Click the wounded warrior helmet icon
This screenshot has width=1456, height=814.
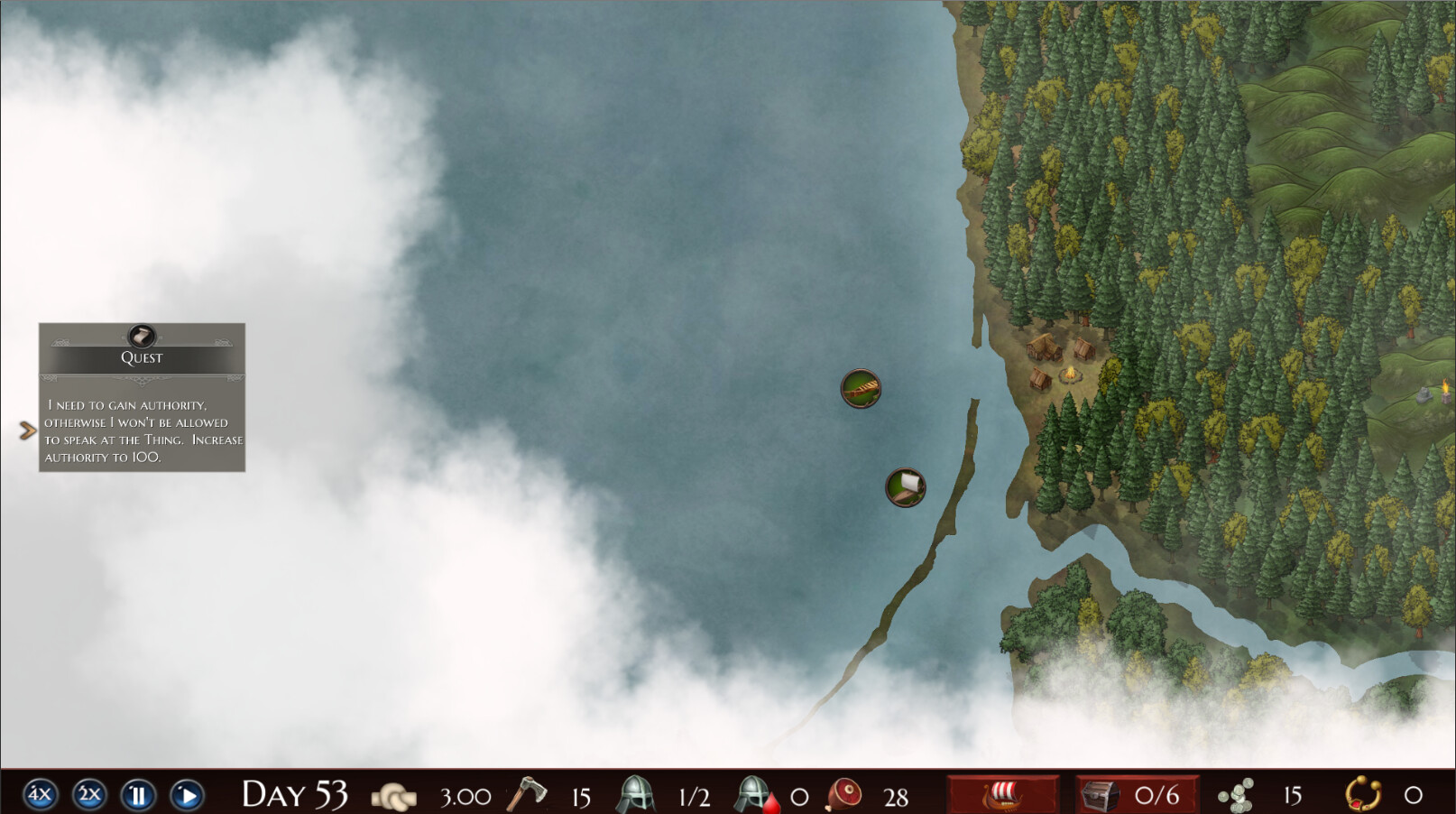click(751, 795)
